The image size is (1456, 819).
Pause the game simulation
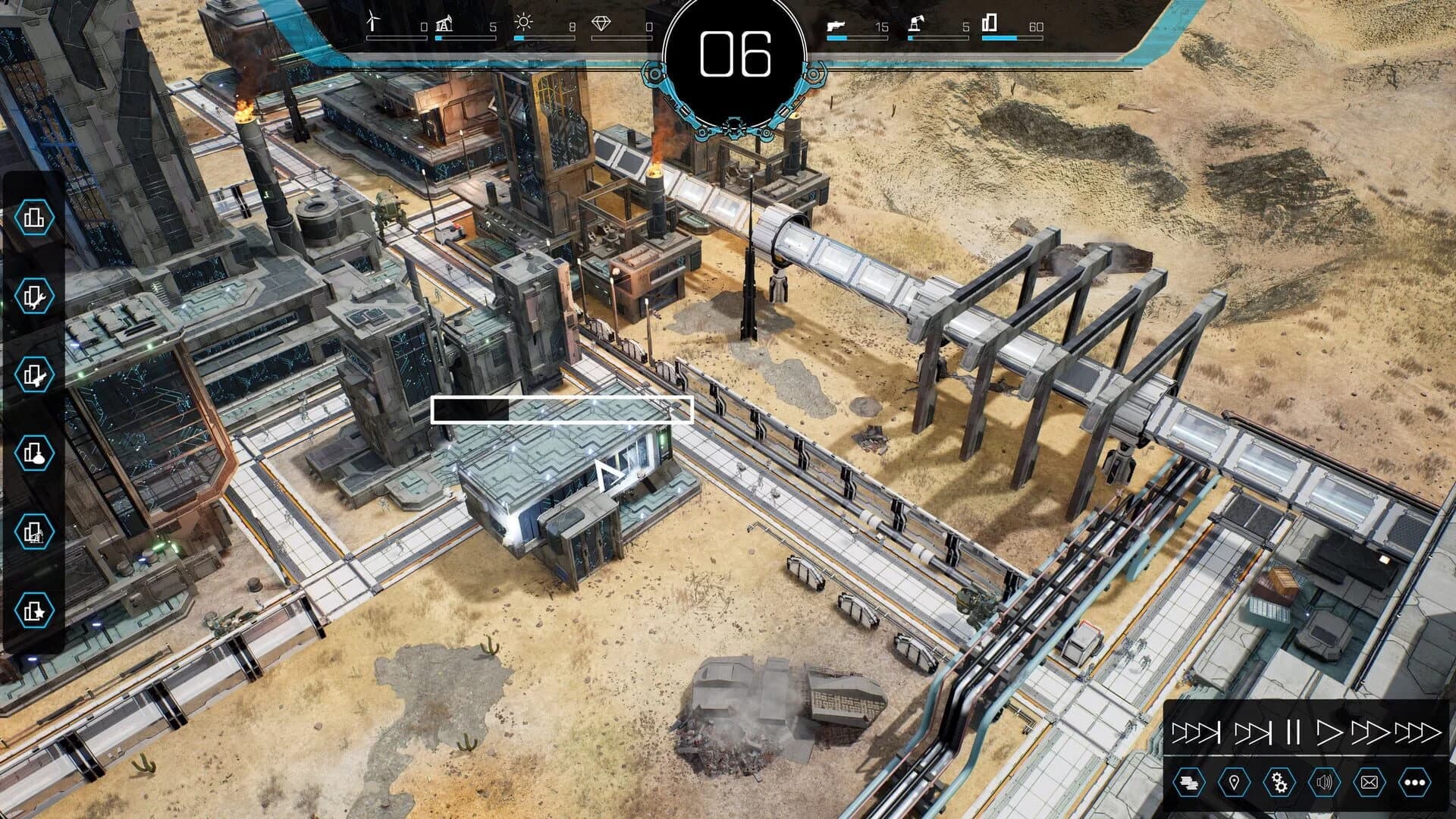coord(1292,733)
